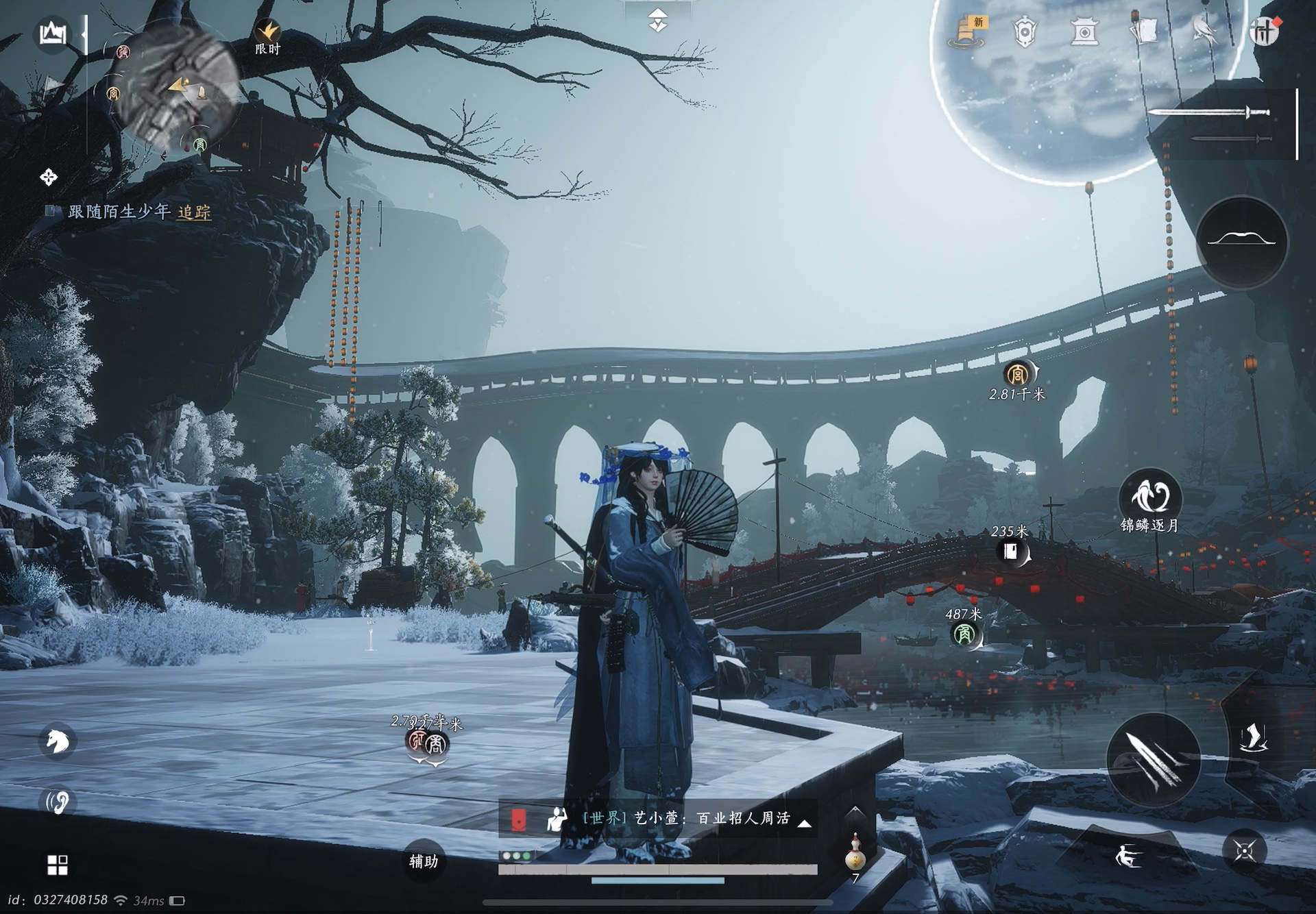The image size is (1316, 914).
Task: Expand the world chat box arrow
Action: click(805, 823)
